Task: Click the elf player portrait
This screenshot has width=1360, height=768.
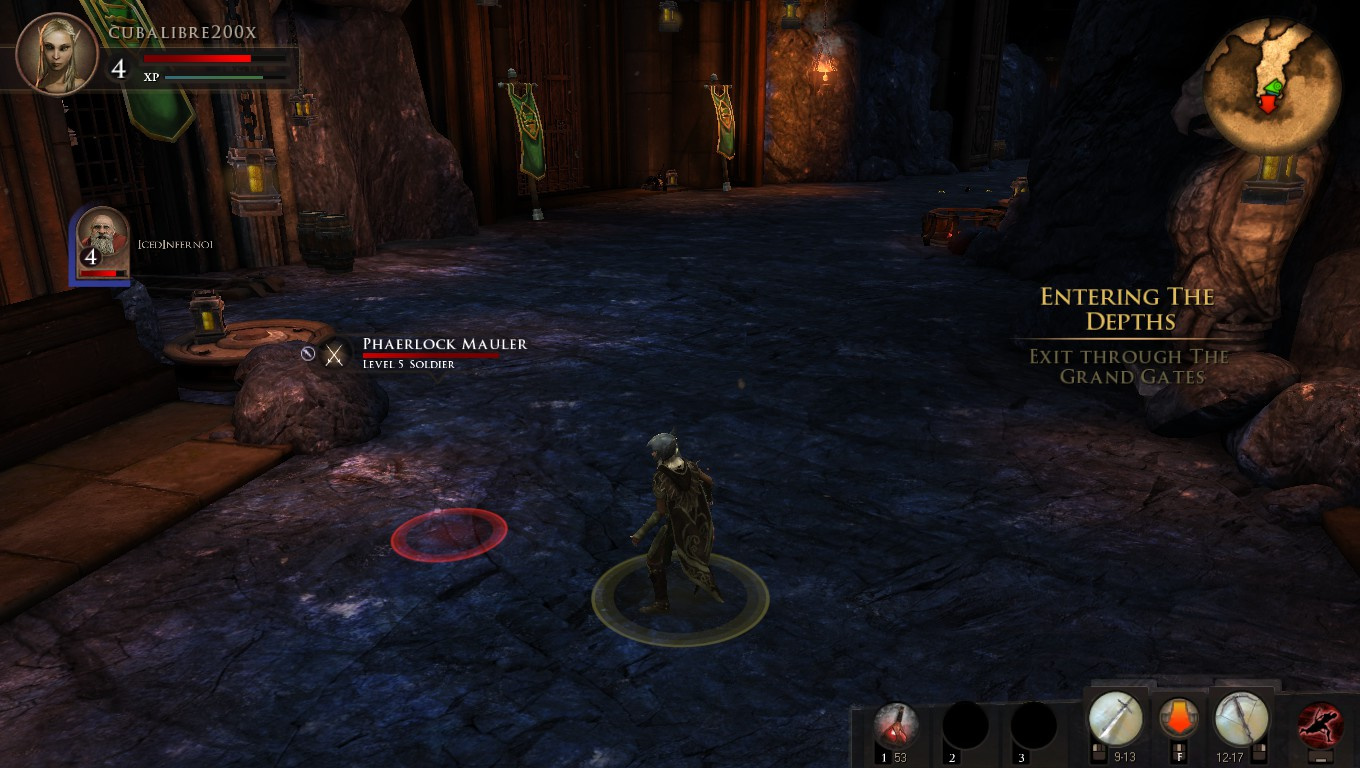Action: click(x=56, y=53)
